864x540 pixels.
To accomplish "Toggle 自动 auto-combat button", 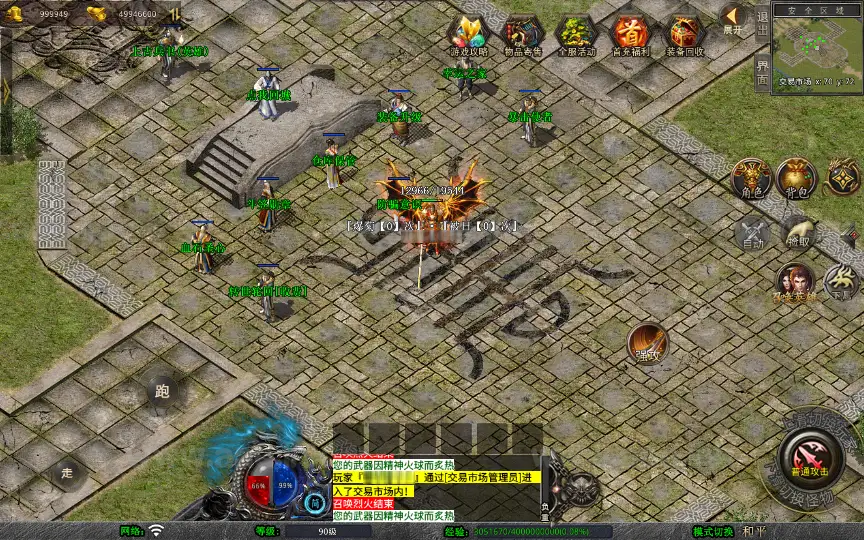I will pos(753,233).
